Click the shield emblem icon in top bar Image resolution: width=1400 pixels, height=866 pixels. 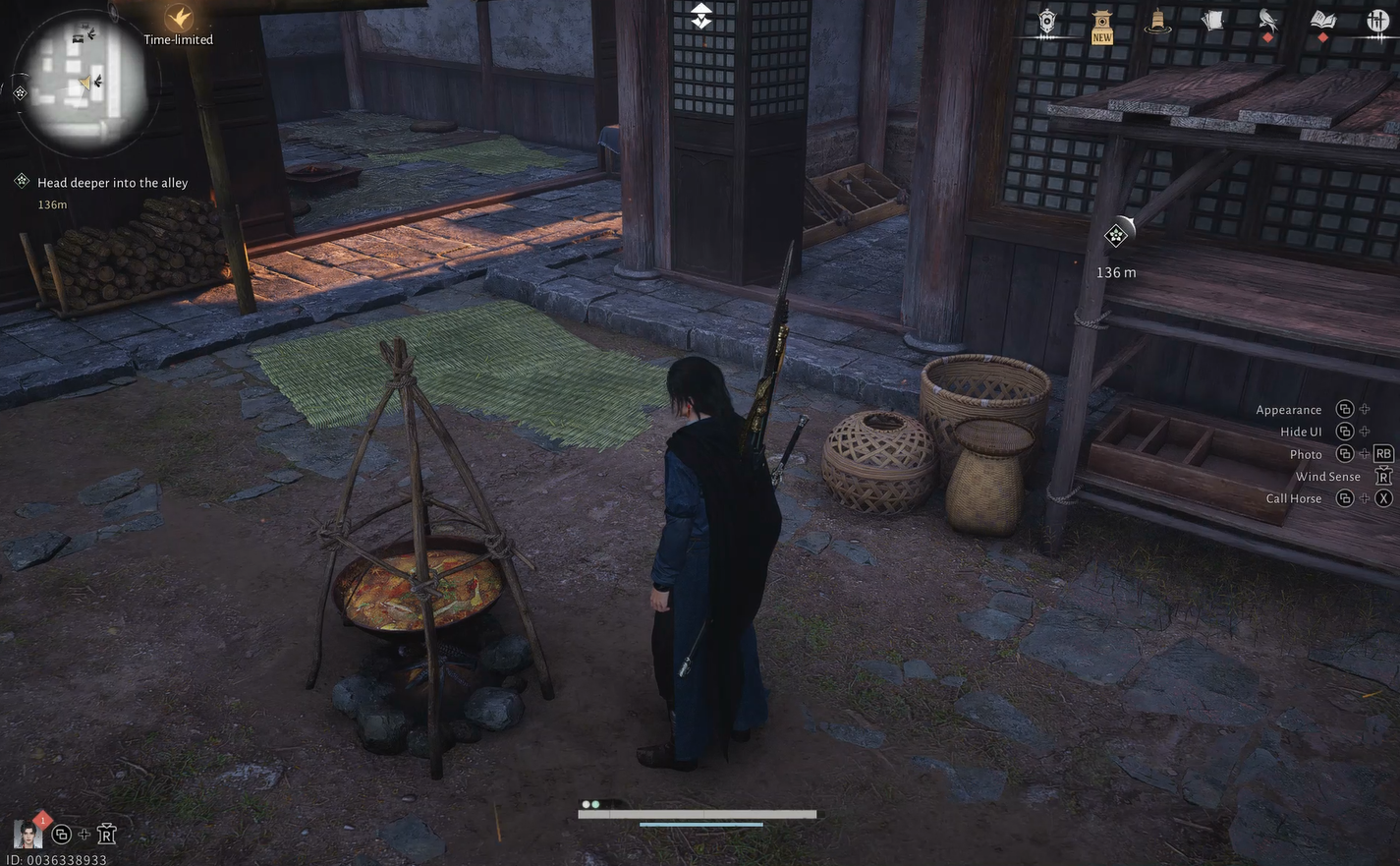1047,22
